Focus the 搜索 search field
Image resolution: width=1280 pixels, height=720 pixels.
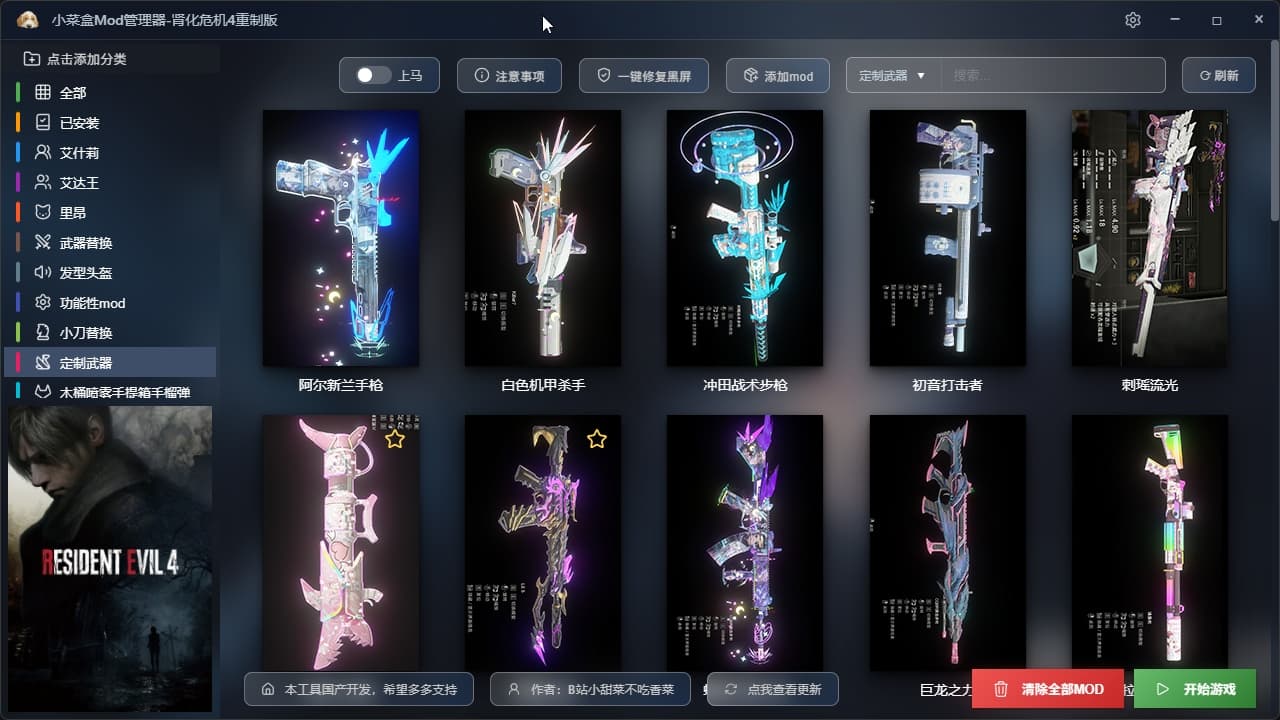coord(1052,76)
